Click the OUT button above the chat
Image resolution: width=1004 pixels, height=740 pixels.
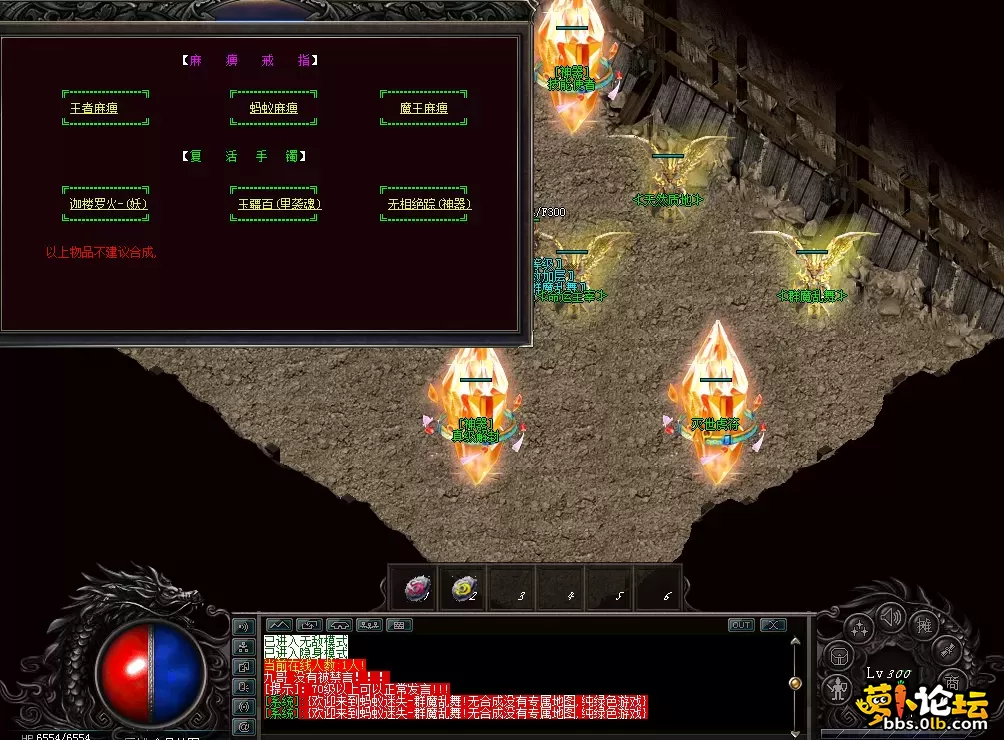pos(741,625)
